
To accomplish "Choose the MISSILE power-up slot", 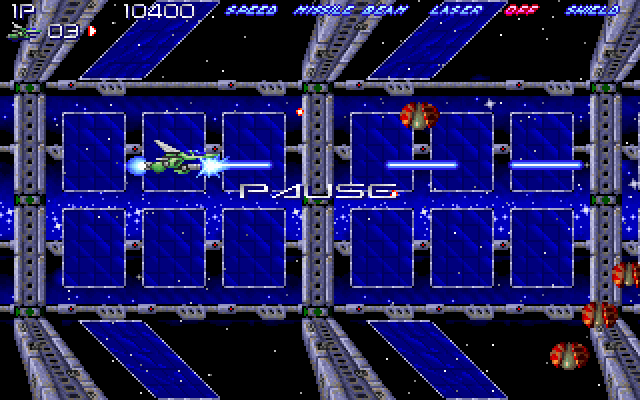I will coord(321,11).
